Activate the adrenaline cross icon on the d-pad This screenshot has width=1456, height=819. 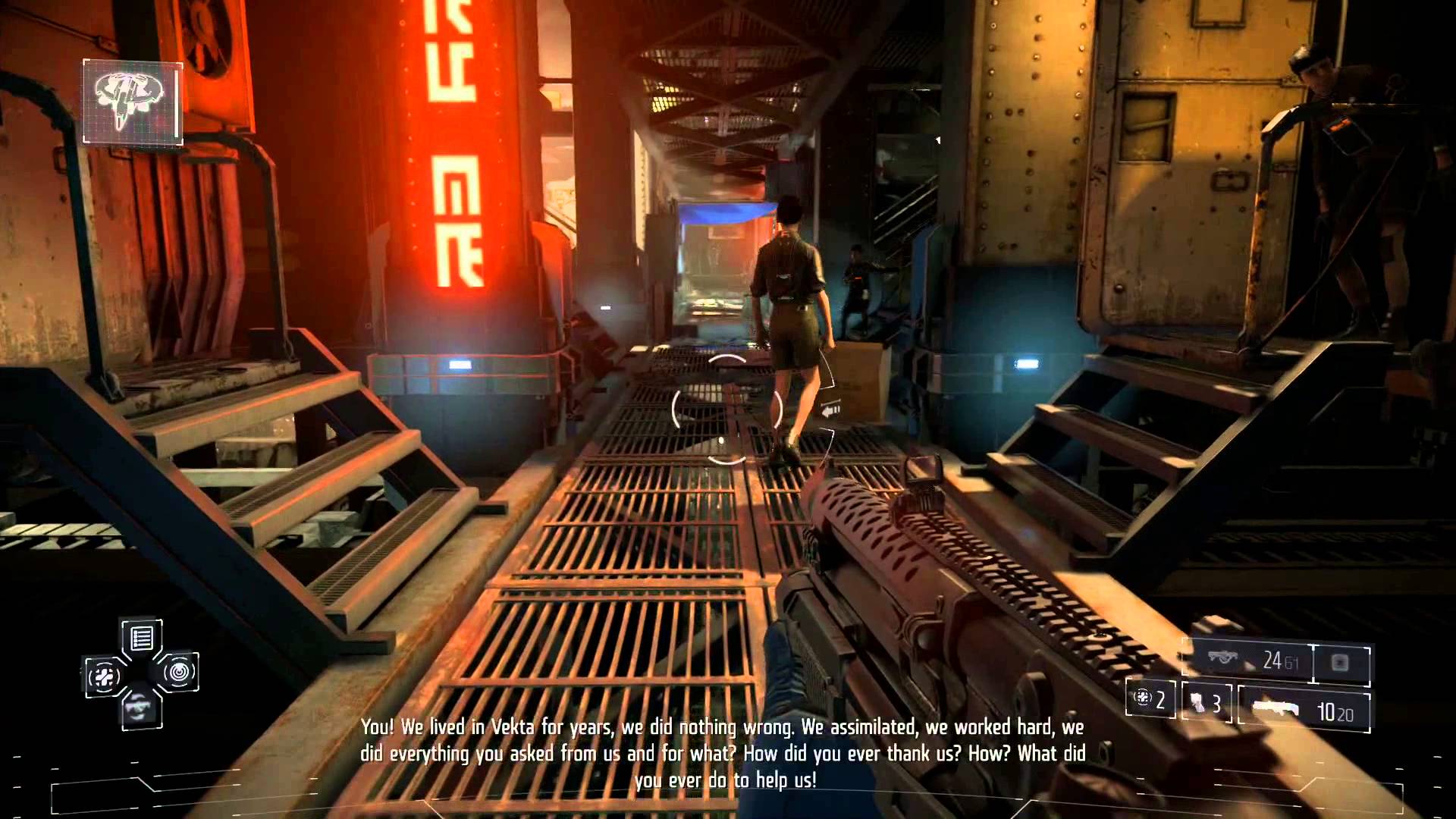(x=104, y=675)
